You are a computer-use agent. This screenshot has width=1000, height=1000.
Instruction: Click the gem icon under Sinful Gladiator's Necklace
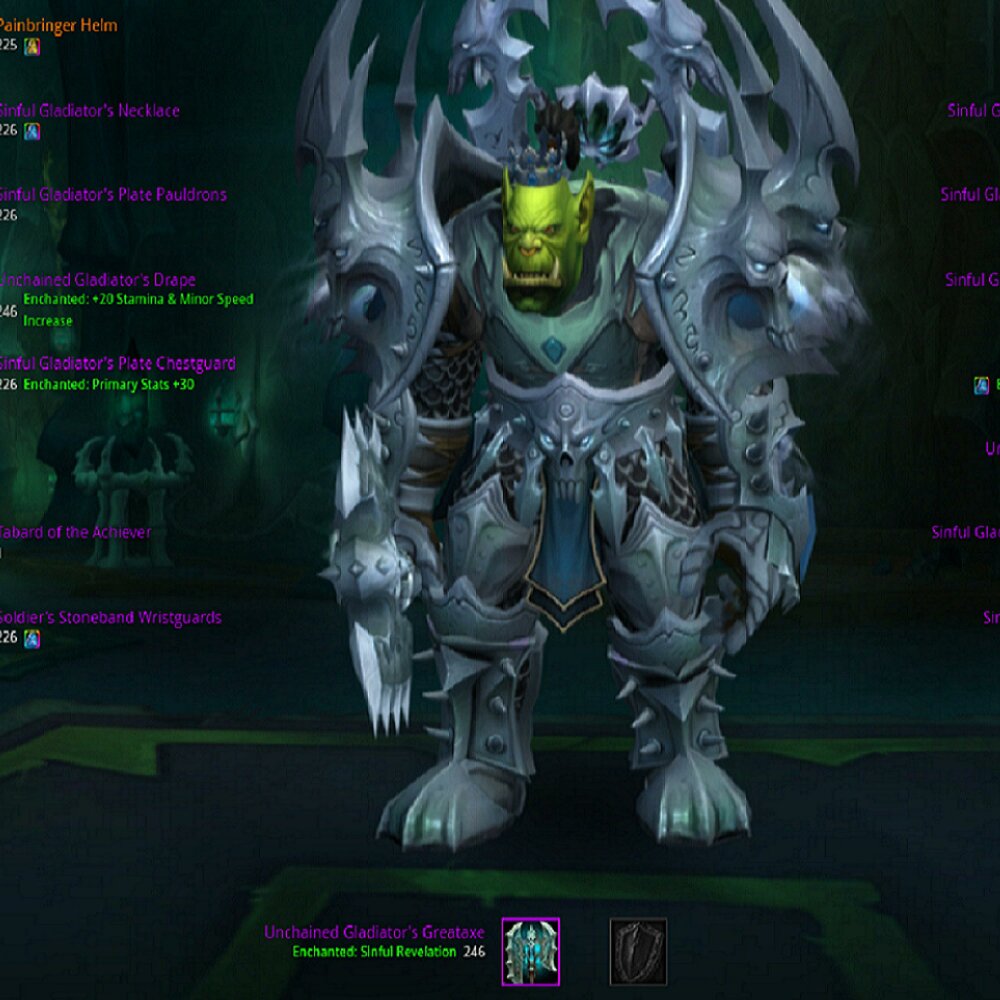[x=32, y=131]
